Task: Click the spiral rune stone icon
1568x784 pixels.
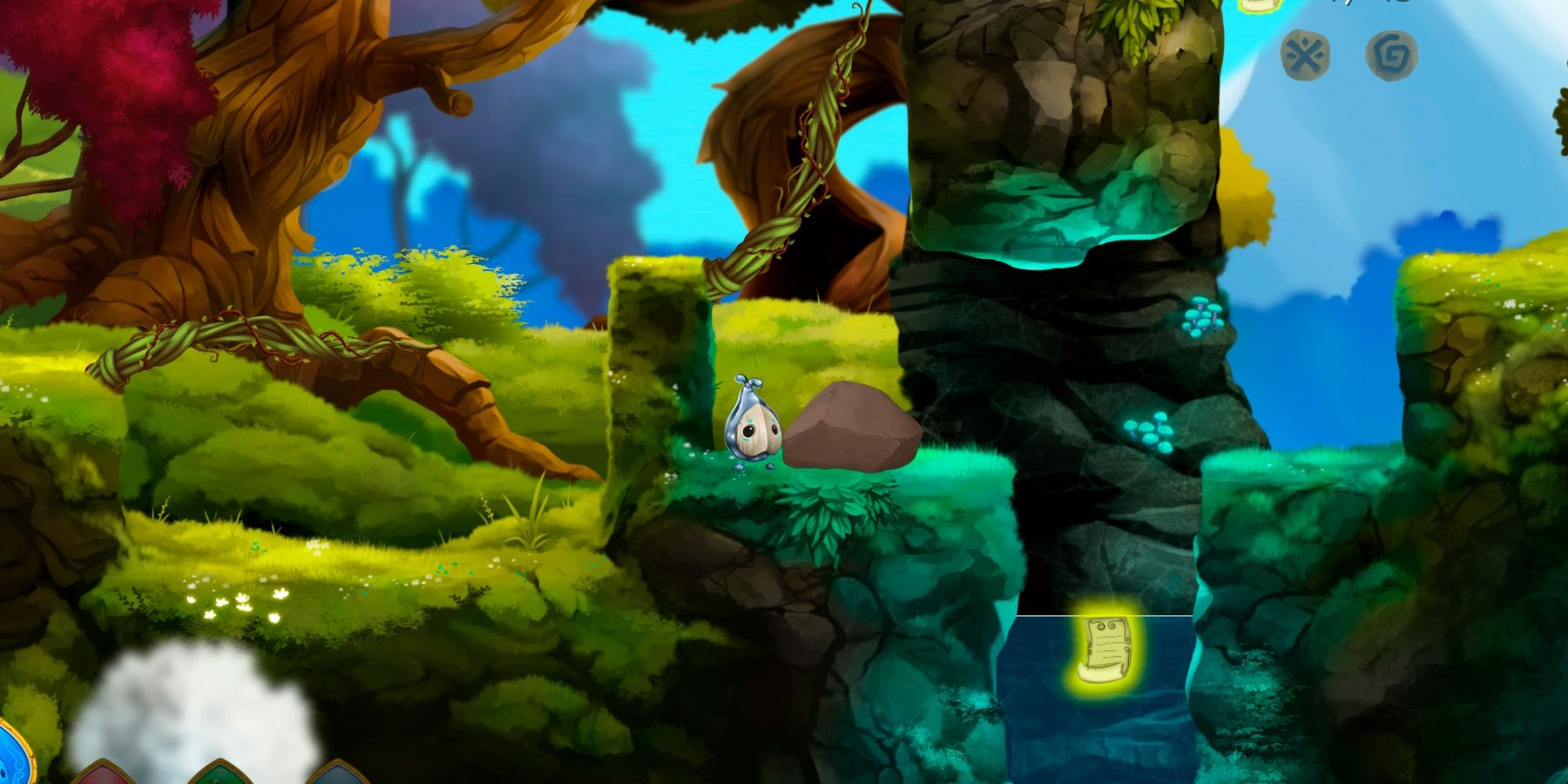Action: [1392, 54]
